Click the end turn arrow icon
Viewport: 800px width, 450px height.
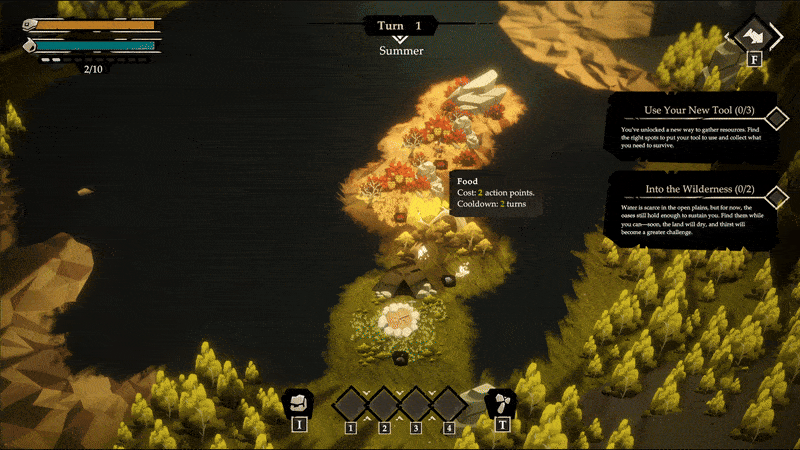point(755,37)
